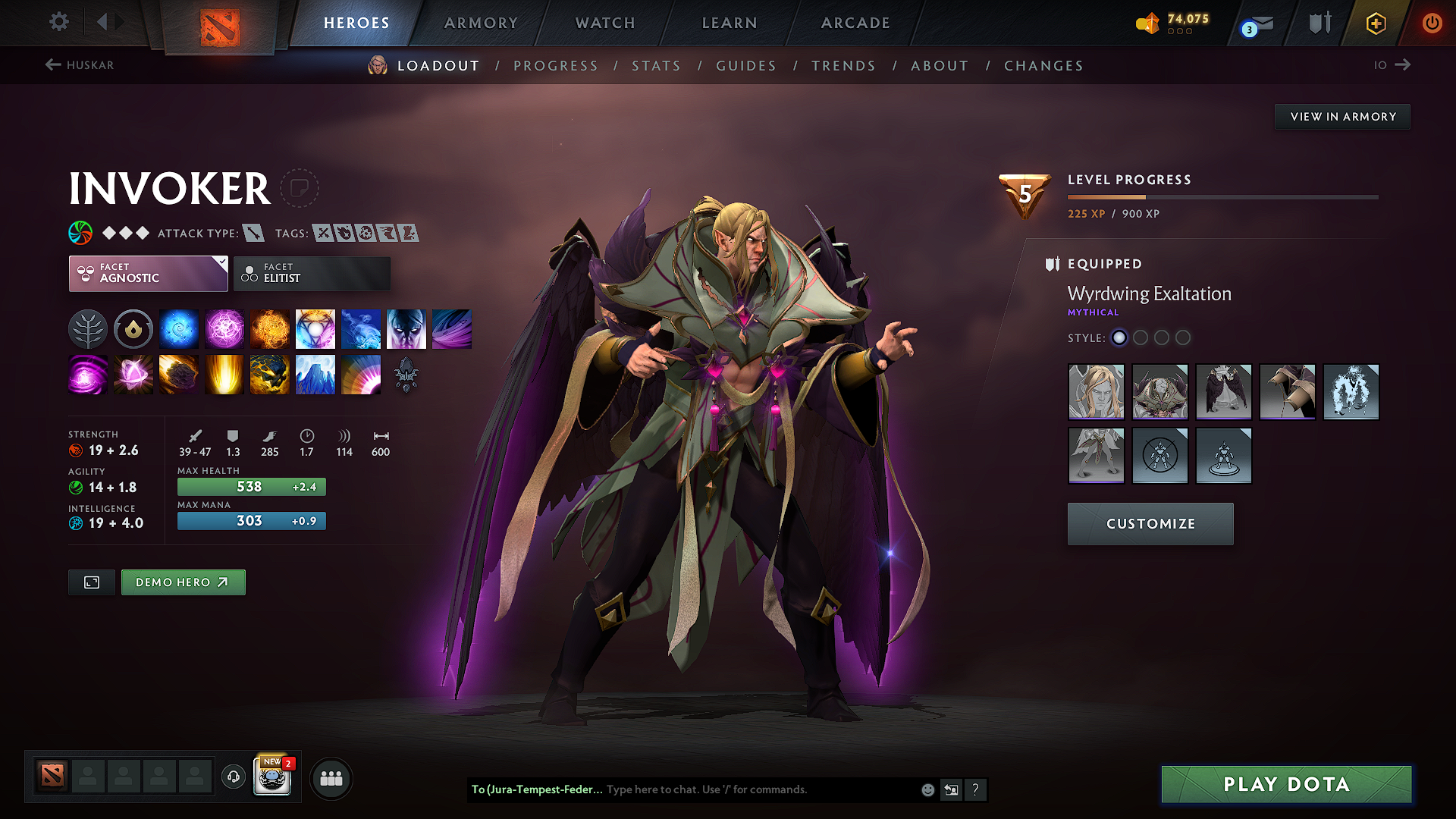
Task: Select style one for Wyrdwing Exaltation
Action: (x=1119, y=338)
